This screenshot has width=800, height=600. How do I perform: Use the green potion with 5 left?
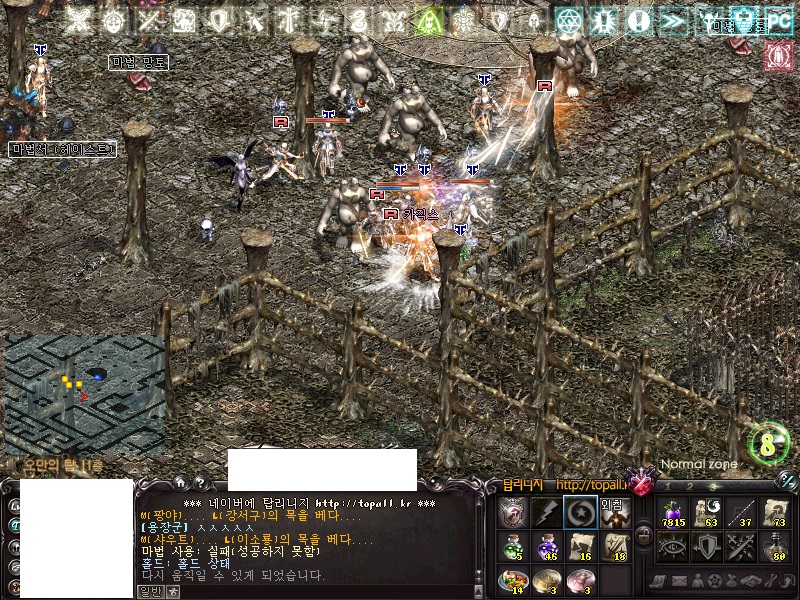tap(513, 546)
